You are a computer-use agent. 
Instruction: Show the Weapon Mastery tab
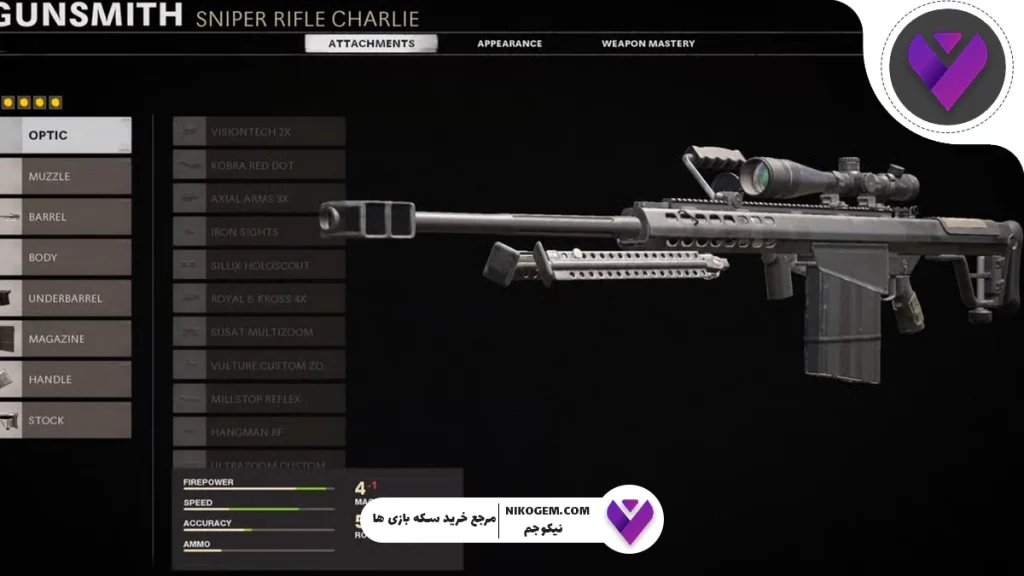click(647, 44)
